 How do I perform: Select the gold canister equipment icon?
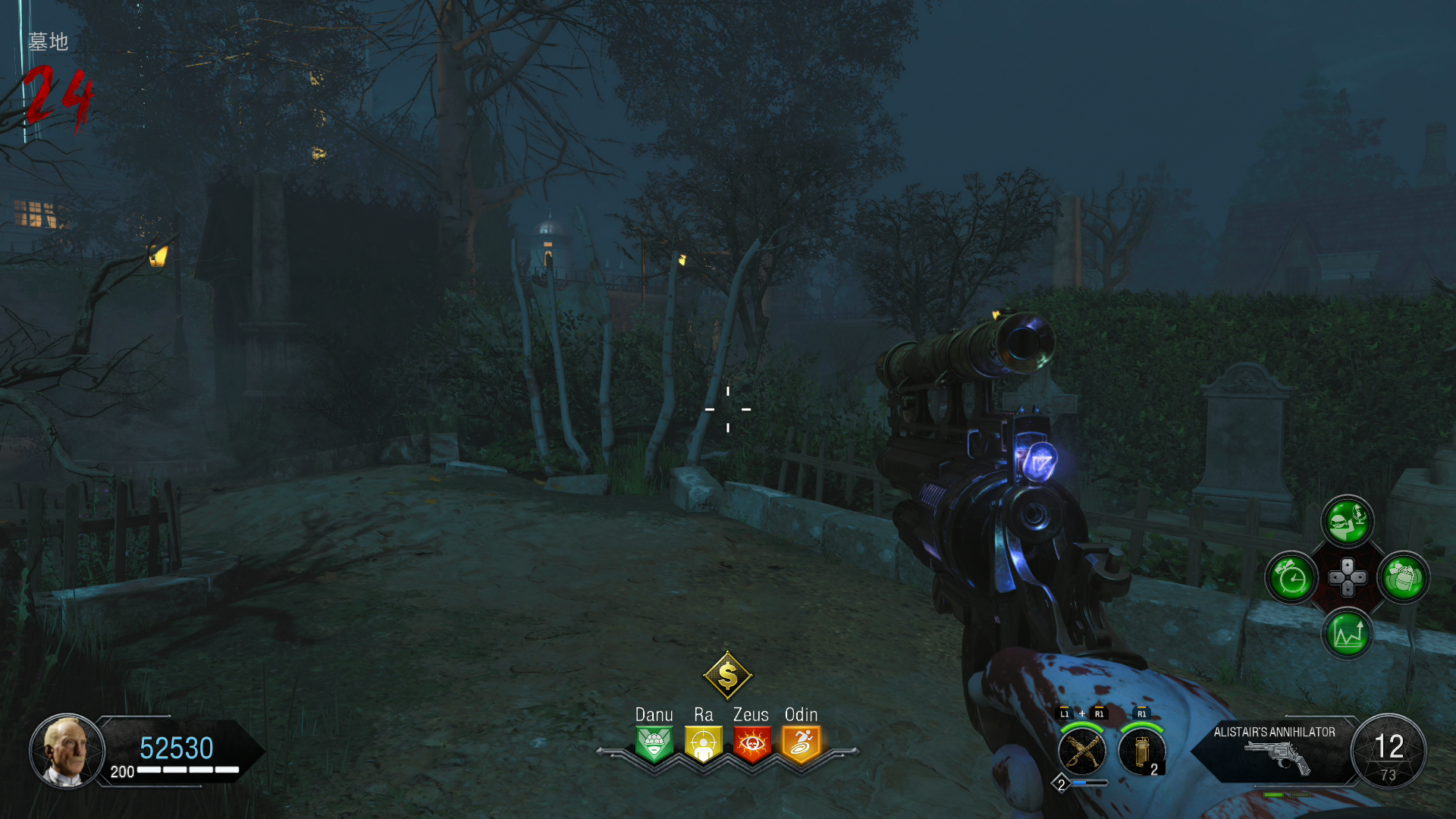pos(1142,752)
